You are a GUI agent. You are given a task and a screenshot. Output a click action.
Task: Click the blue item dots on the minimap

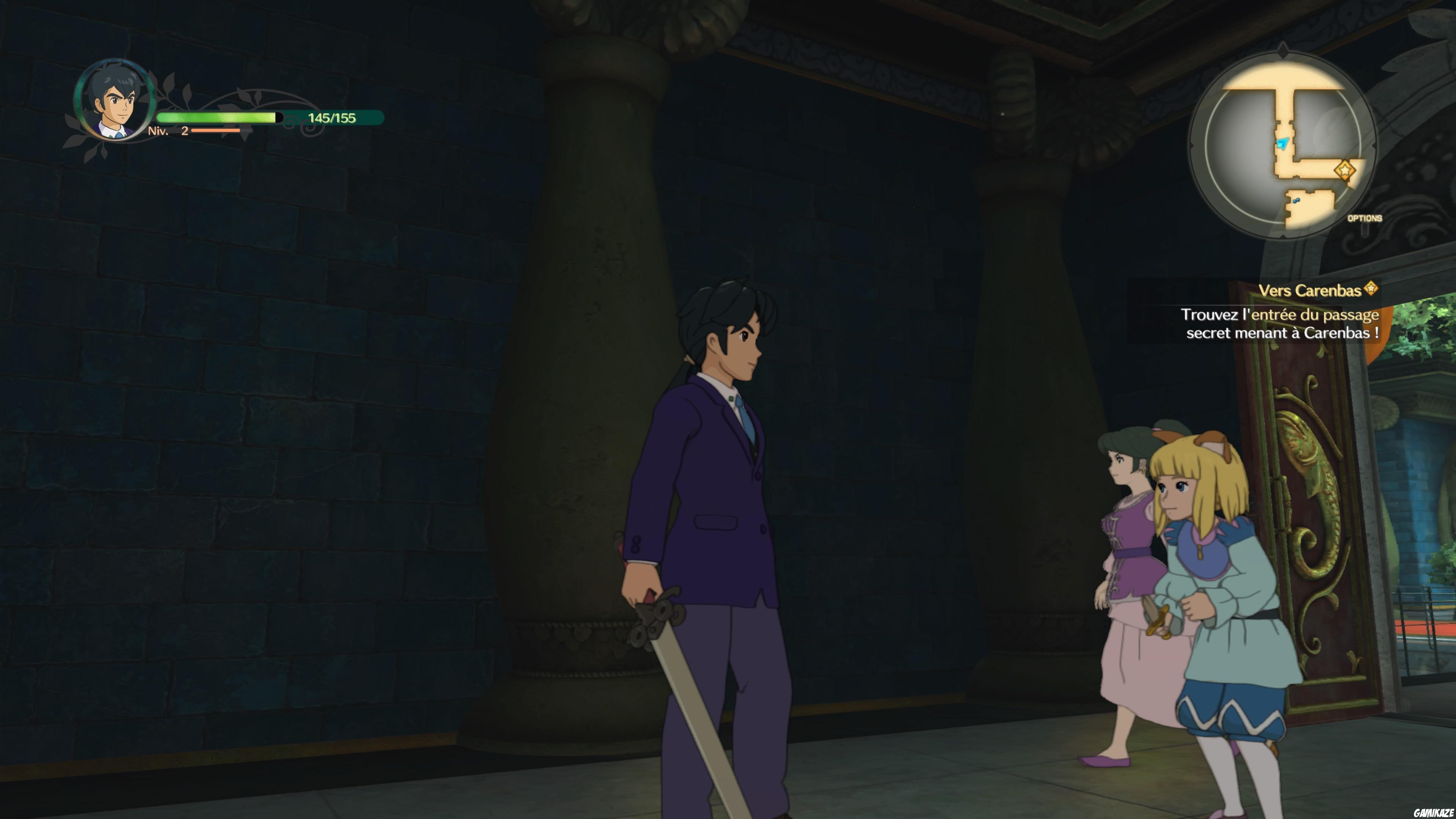pos(1297,201)
